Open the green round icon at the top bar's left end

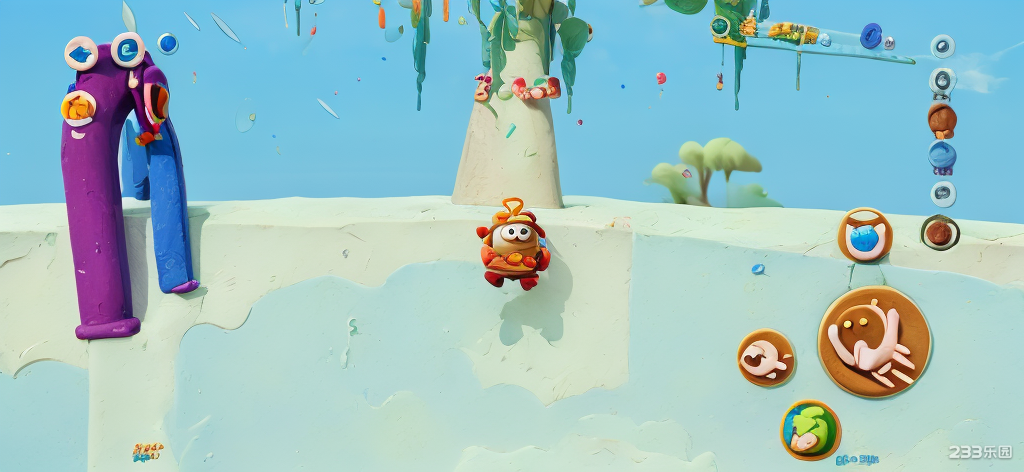[721, 26]
